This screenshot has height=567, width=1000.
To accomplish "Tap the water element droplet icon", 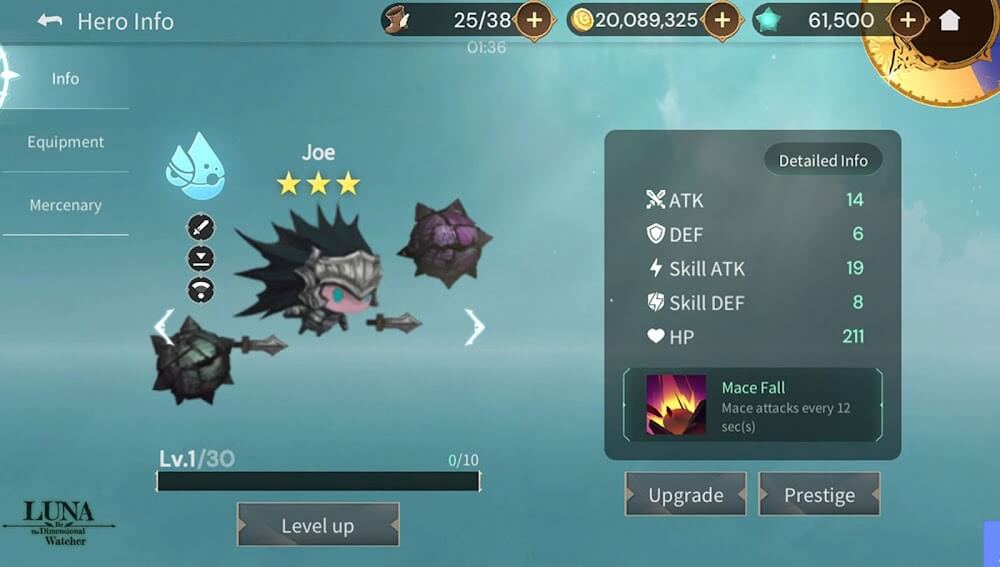I will tap(195, 165).
